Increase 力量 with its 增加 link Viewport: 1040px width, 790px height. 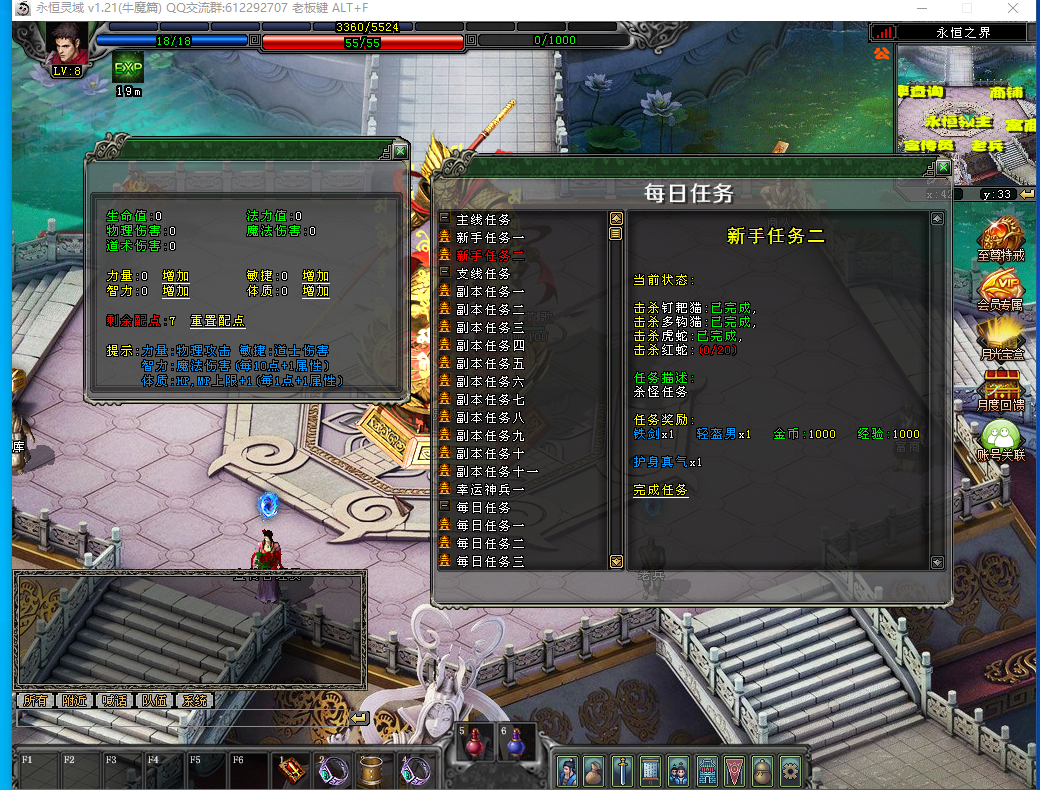[x=176, y=276]
